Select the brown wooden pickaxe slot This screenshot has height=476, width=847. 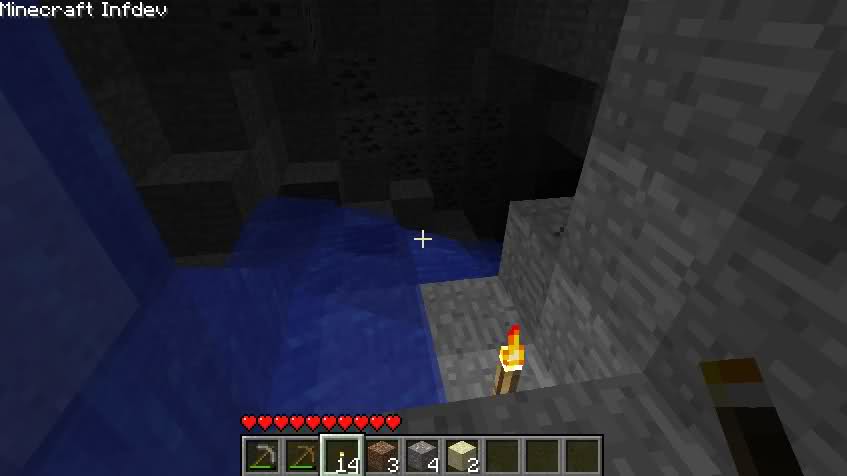click(x=301, y=456)
